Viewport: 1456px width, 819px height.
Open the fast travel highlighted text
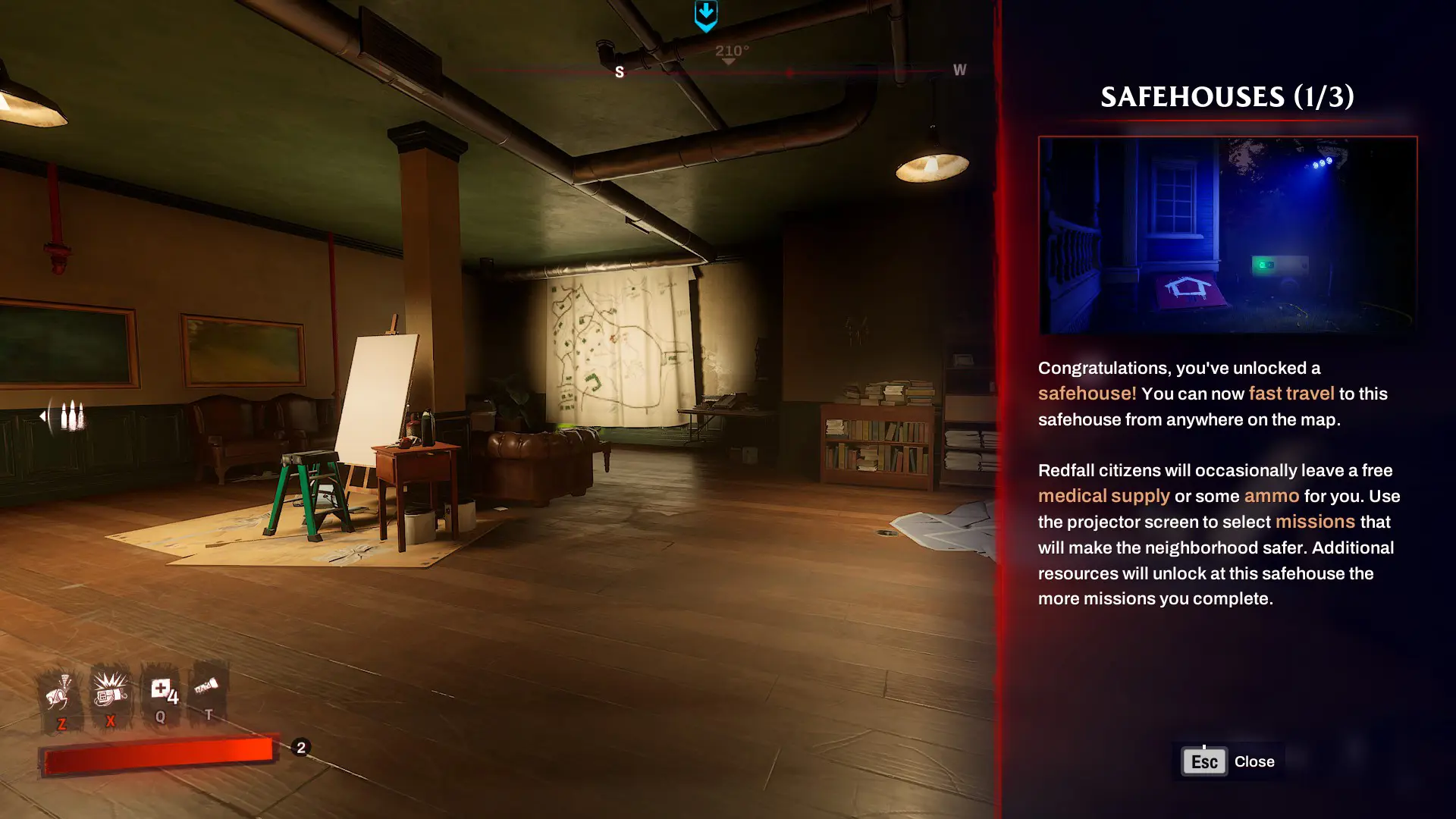tap(1290, 394)
